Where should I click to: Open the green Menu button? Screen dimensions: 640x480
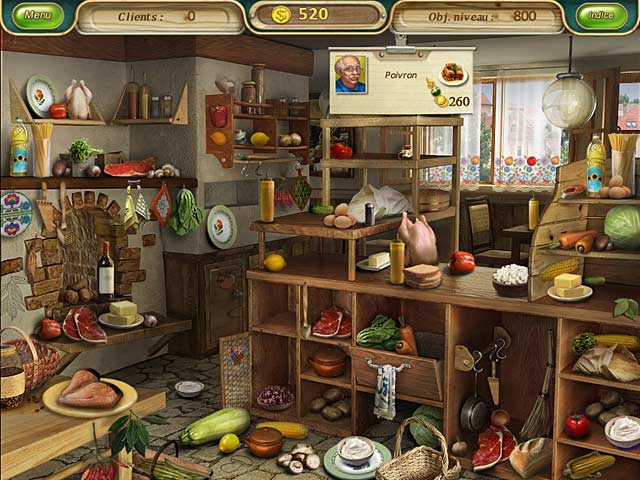click(x=38, y=16)
